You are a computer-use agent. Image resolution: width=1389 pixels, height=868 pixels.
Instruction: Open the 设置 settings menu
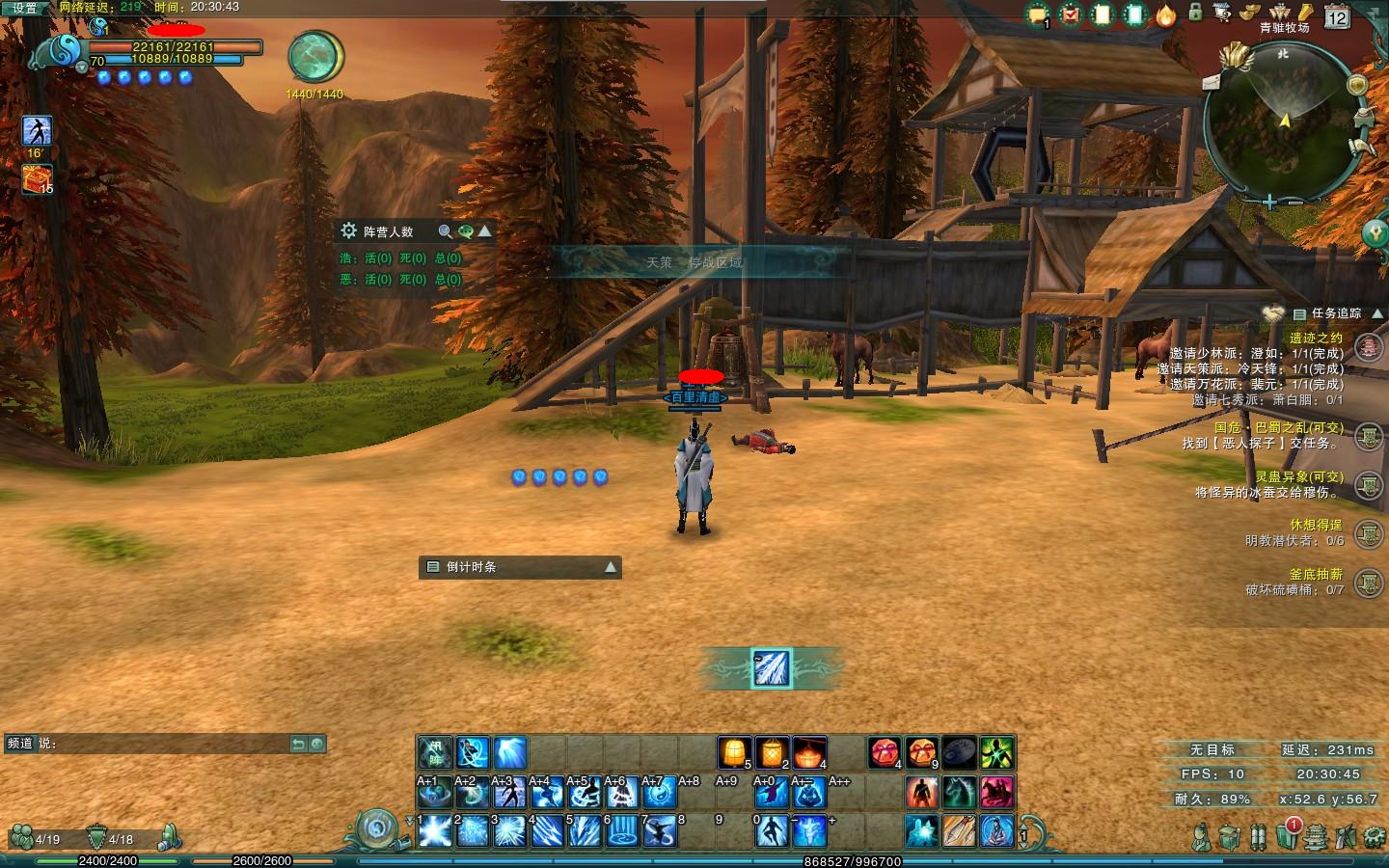pos(24,8)
